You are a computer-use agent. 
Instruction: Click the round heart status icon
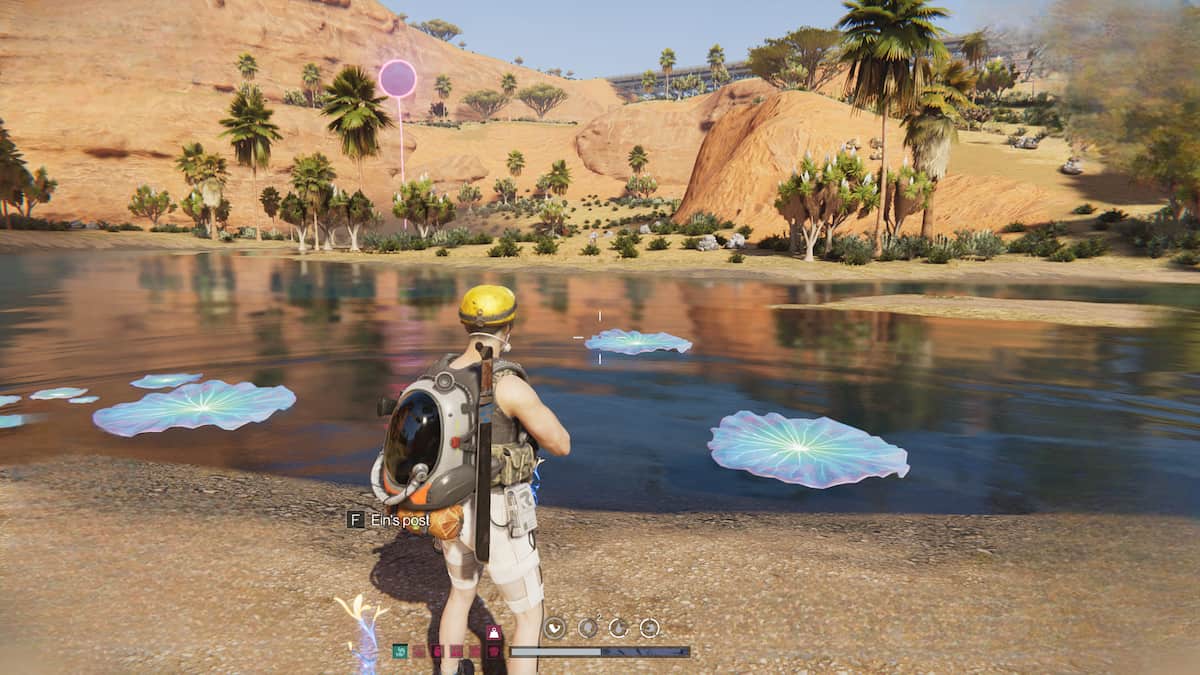[554, 628]
